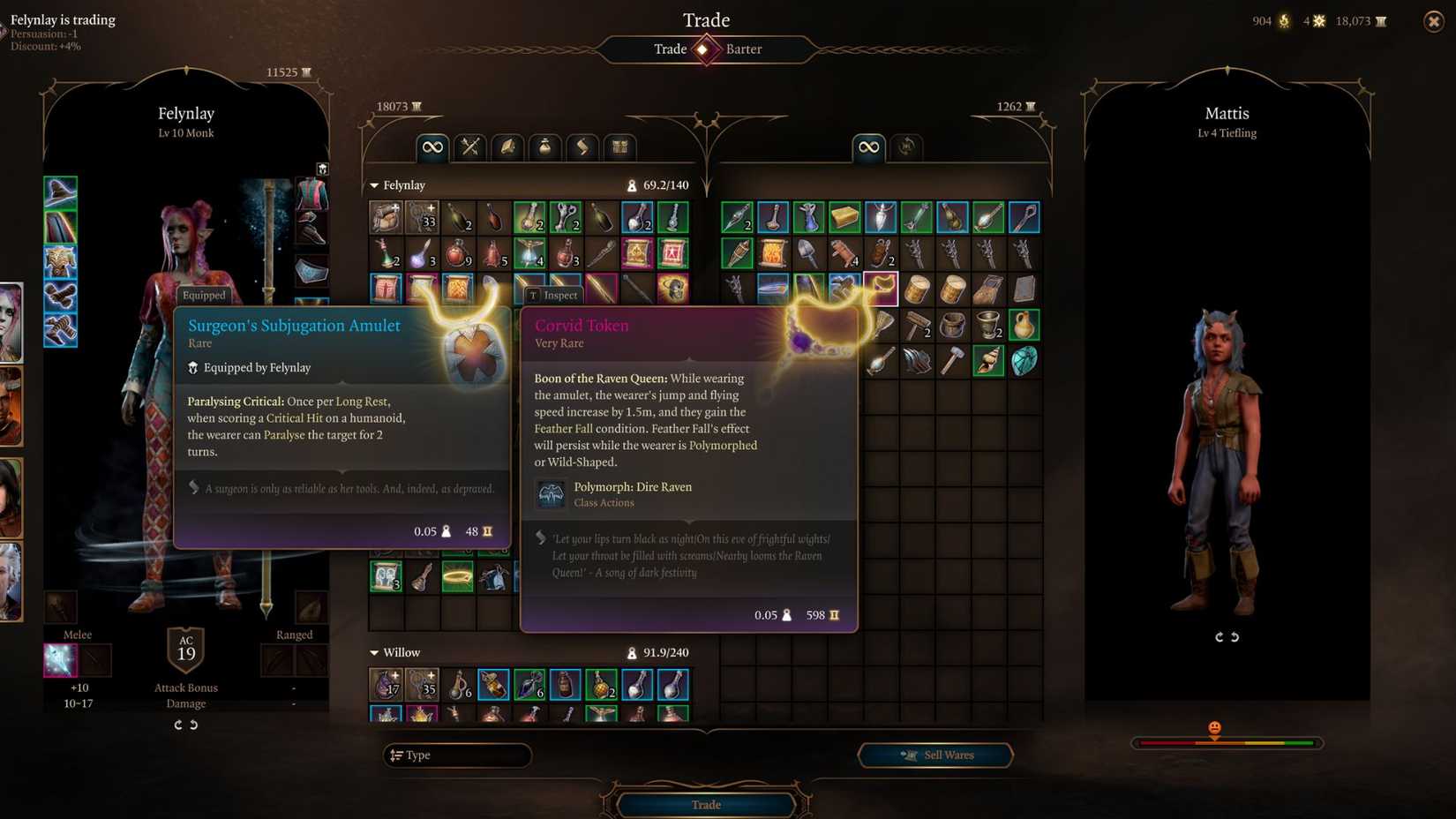Click the encumbrance weight icon showing 69.2/140
Image resolution: width=1456 pixels, height=819 pixels.
pos(632,185)
